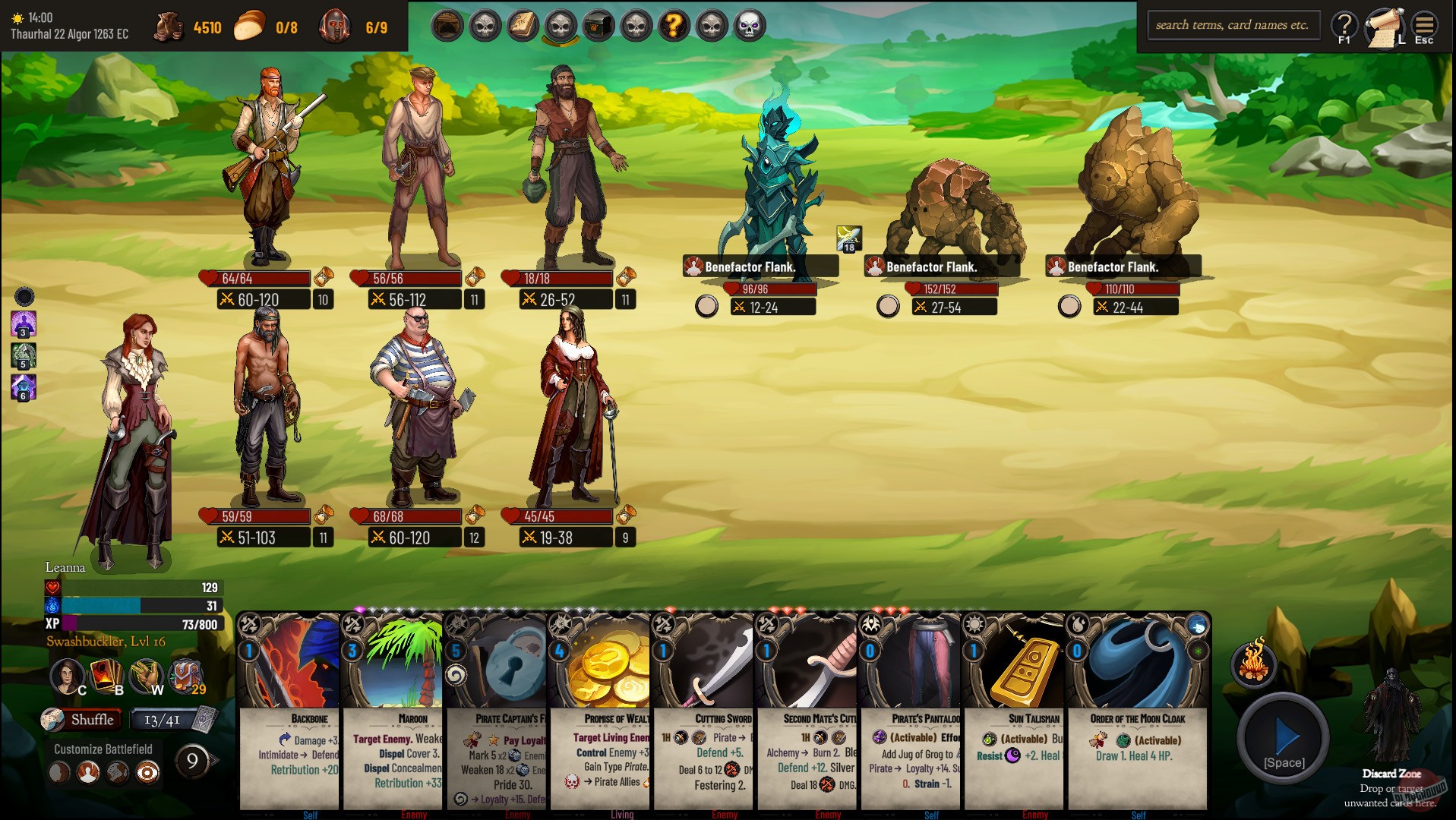Click the orange question mark encounter icon
Screen dimensions: 1456x820
tap(674, 24)
